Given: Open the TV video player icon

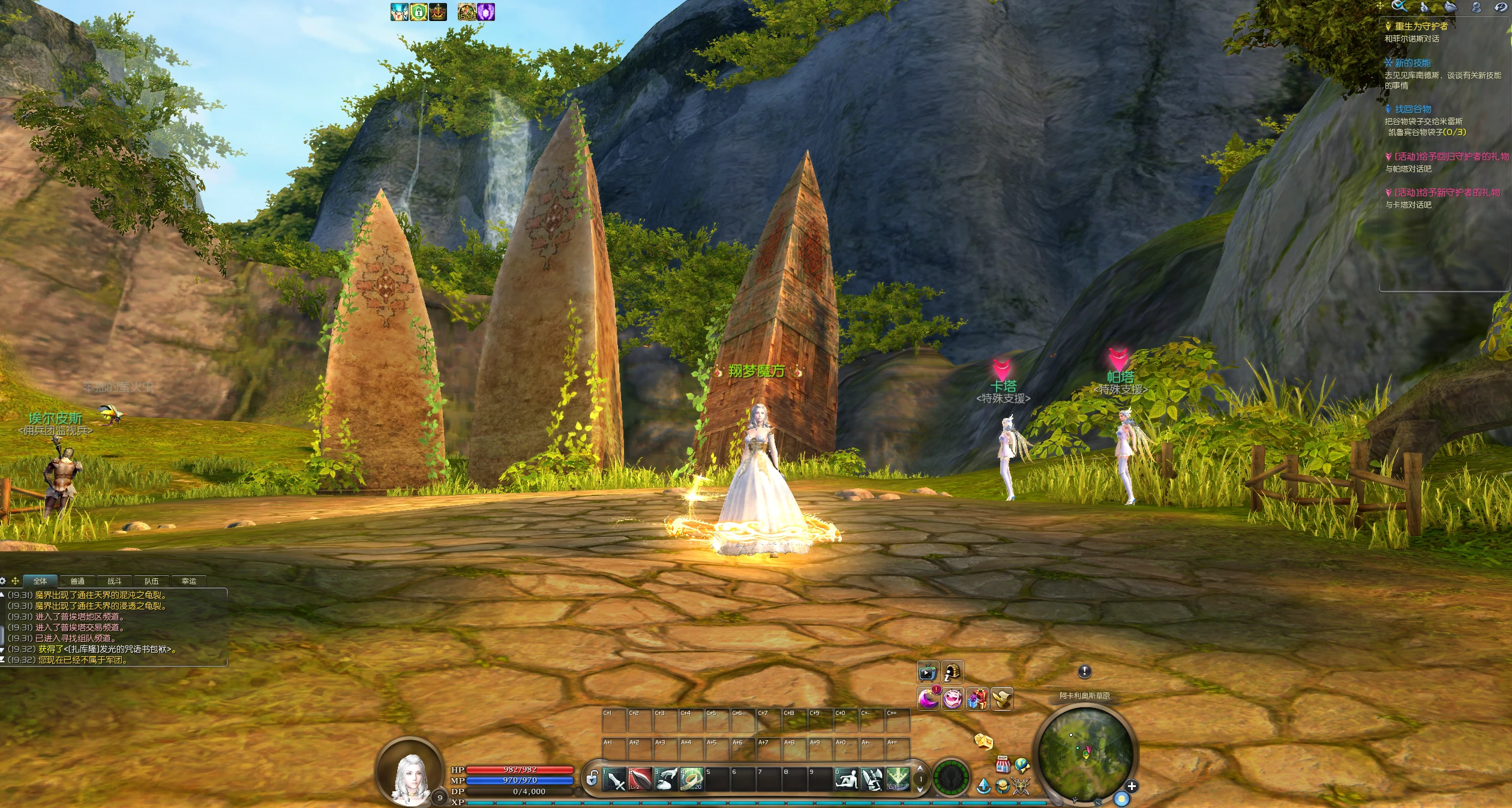Looking at the screenshot, I should 927,672.
